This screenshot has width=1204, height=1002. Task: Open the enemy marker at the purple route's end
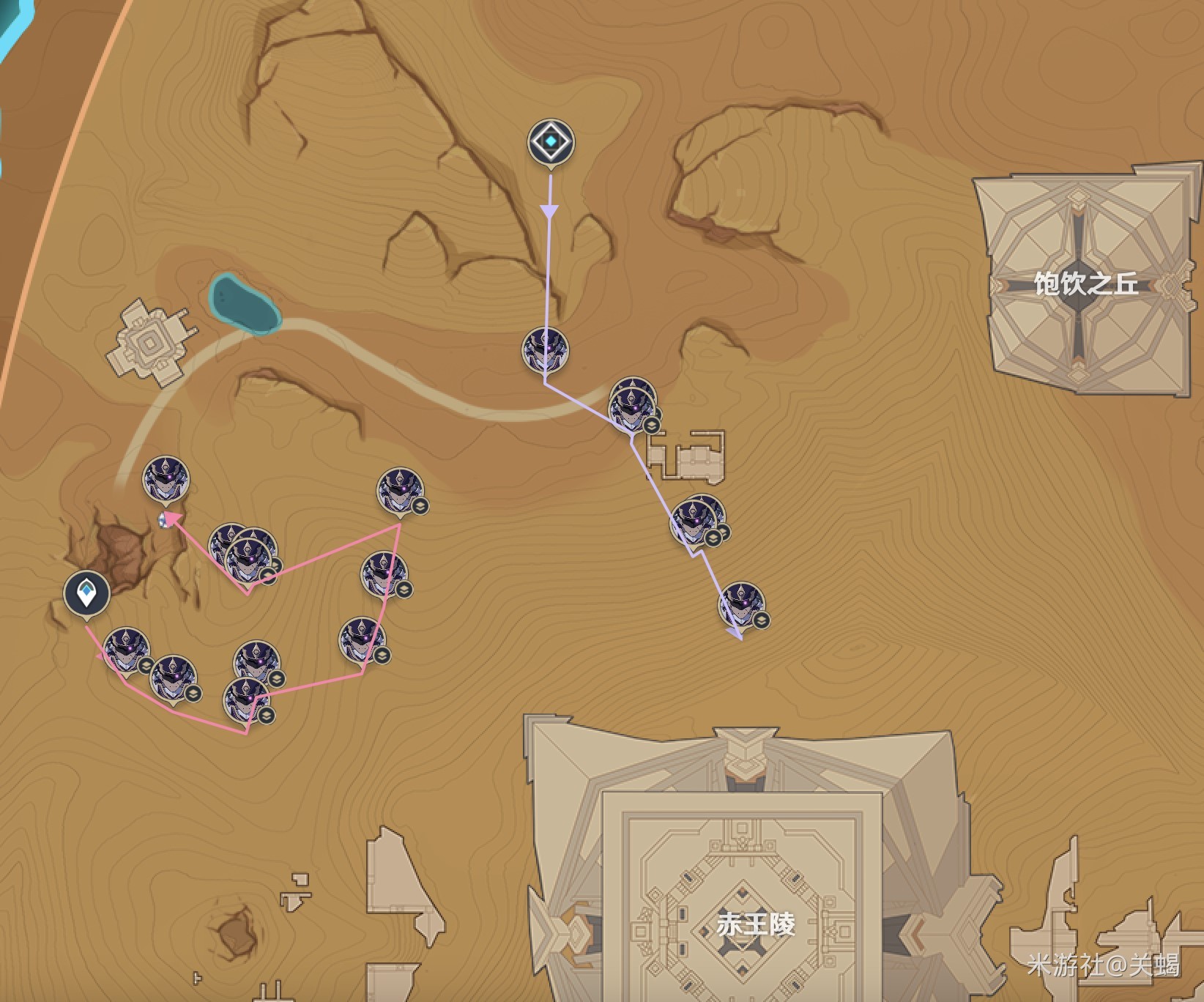click(x=741, y=604)
